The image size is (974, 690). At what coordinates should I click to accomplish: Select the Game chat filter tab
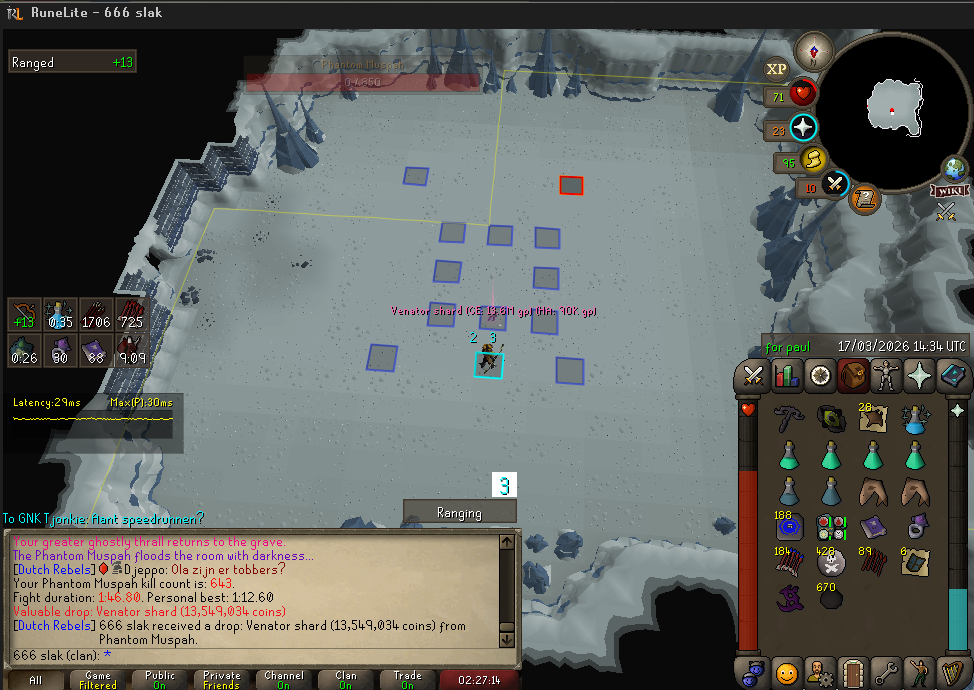click(x=98, y=680)
